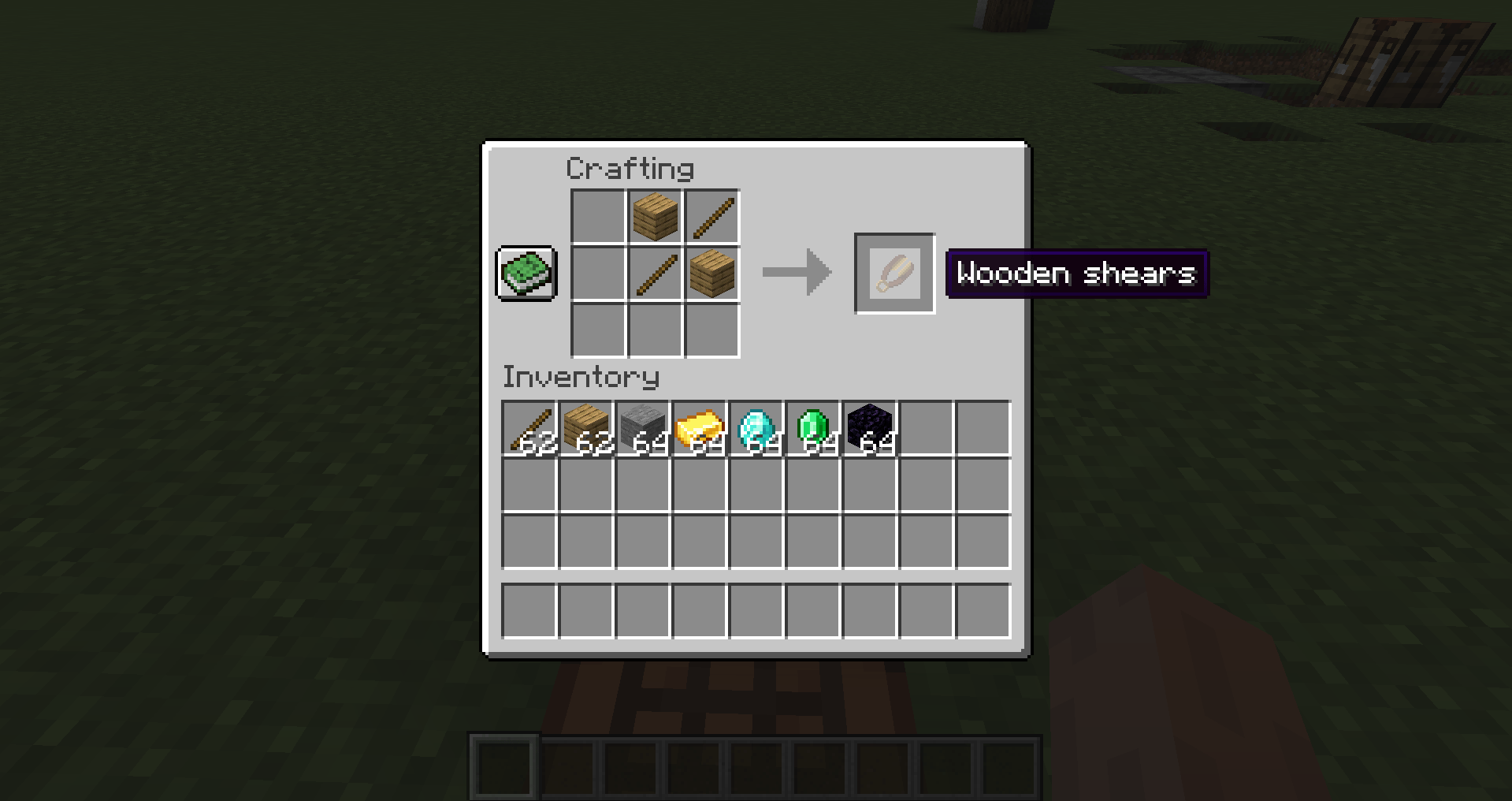Click the Crafting title text

pos(630,168)
